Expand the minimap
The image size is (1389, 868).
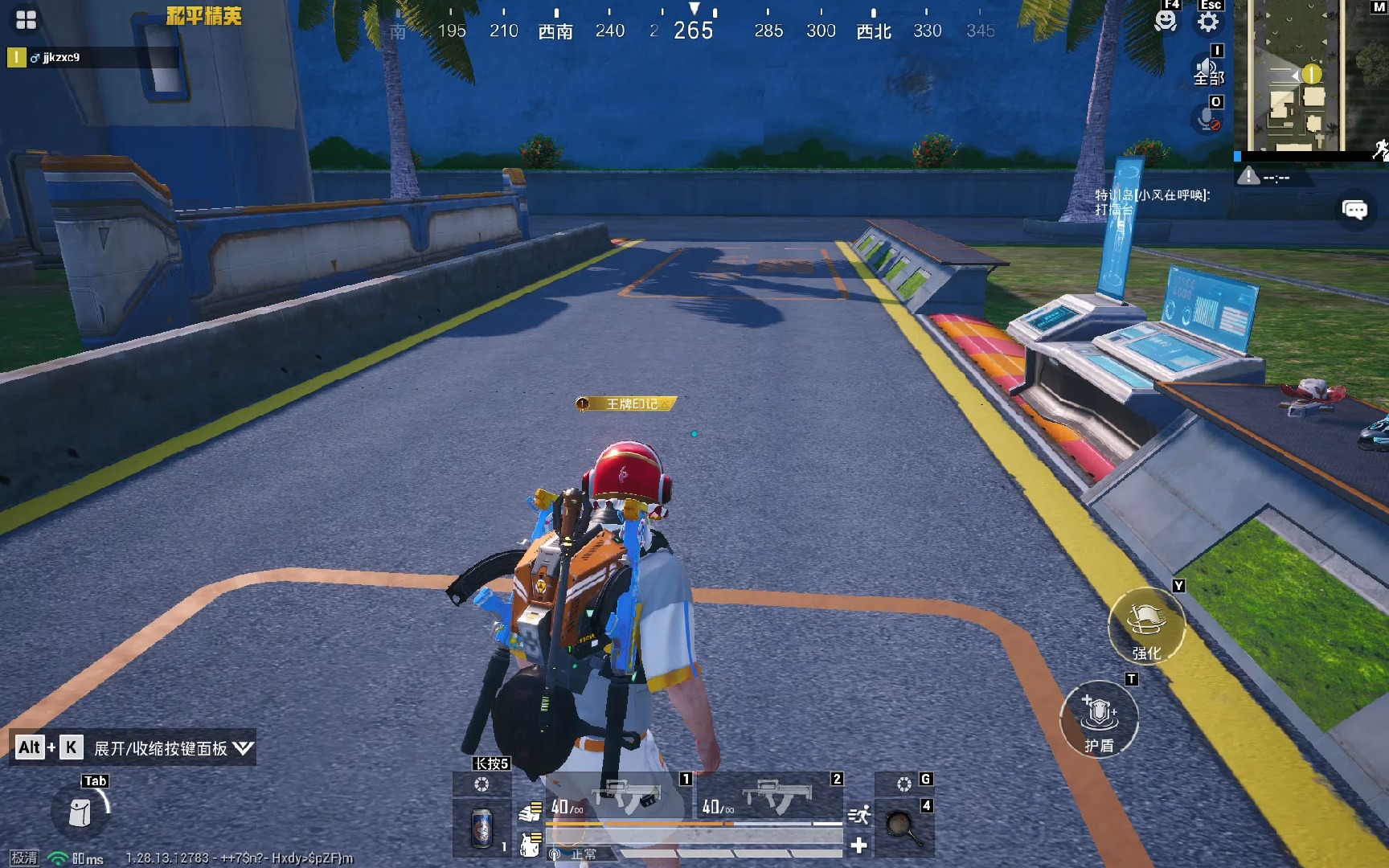(x=1309, y=76)
